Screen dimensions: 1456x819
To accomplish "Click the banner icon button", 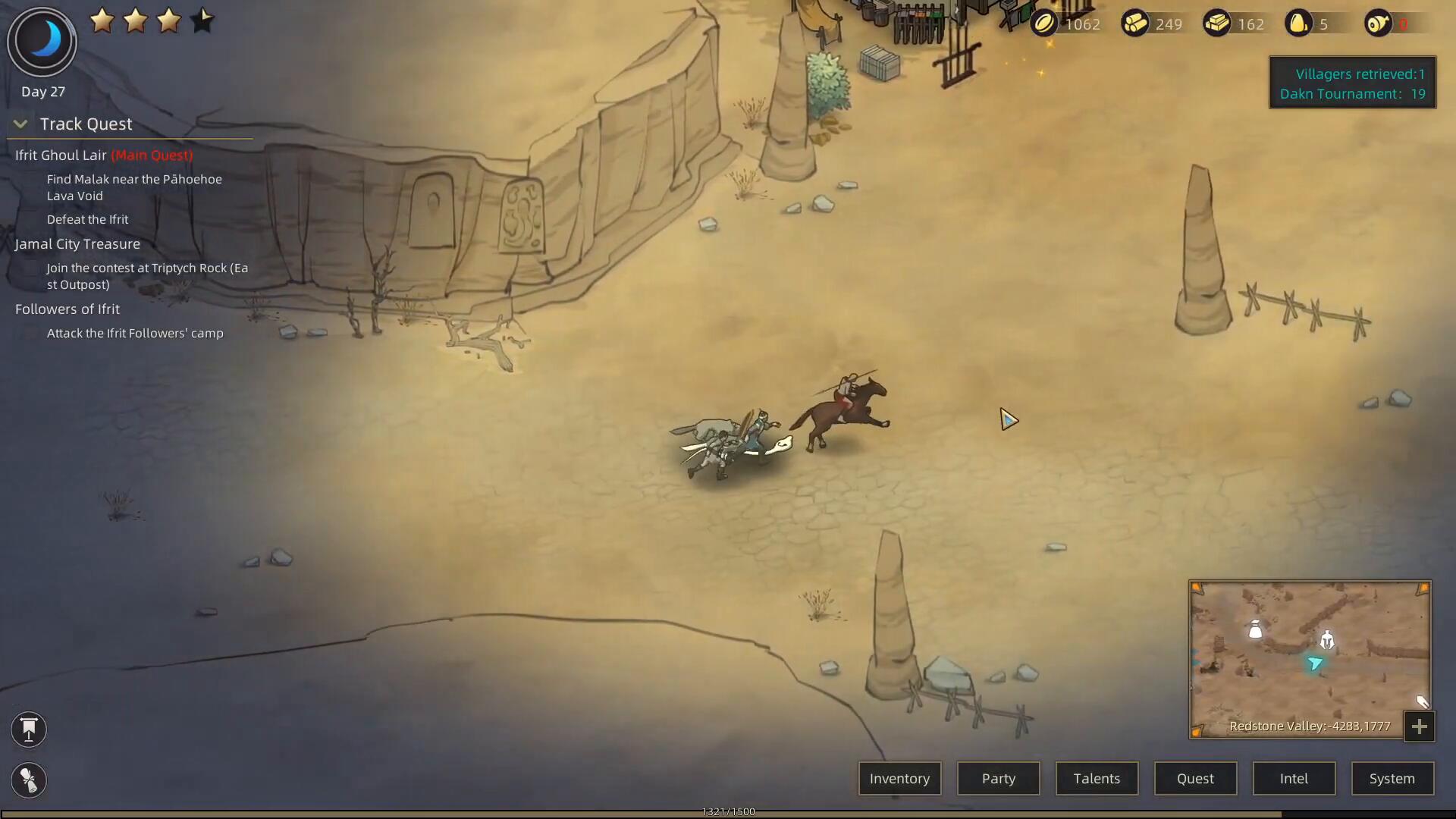I will pos(29,730).
